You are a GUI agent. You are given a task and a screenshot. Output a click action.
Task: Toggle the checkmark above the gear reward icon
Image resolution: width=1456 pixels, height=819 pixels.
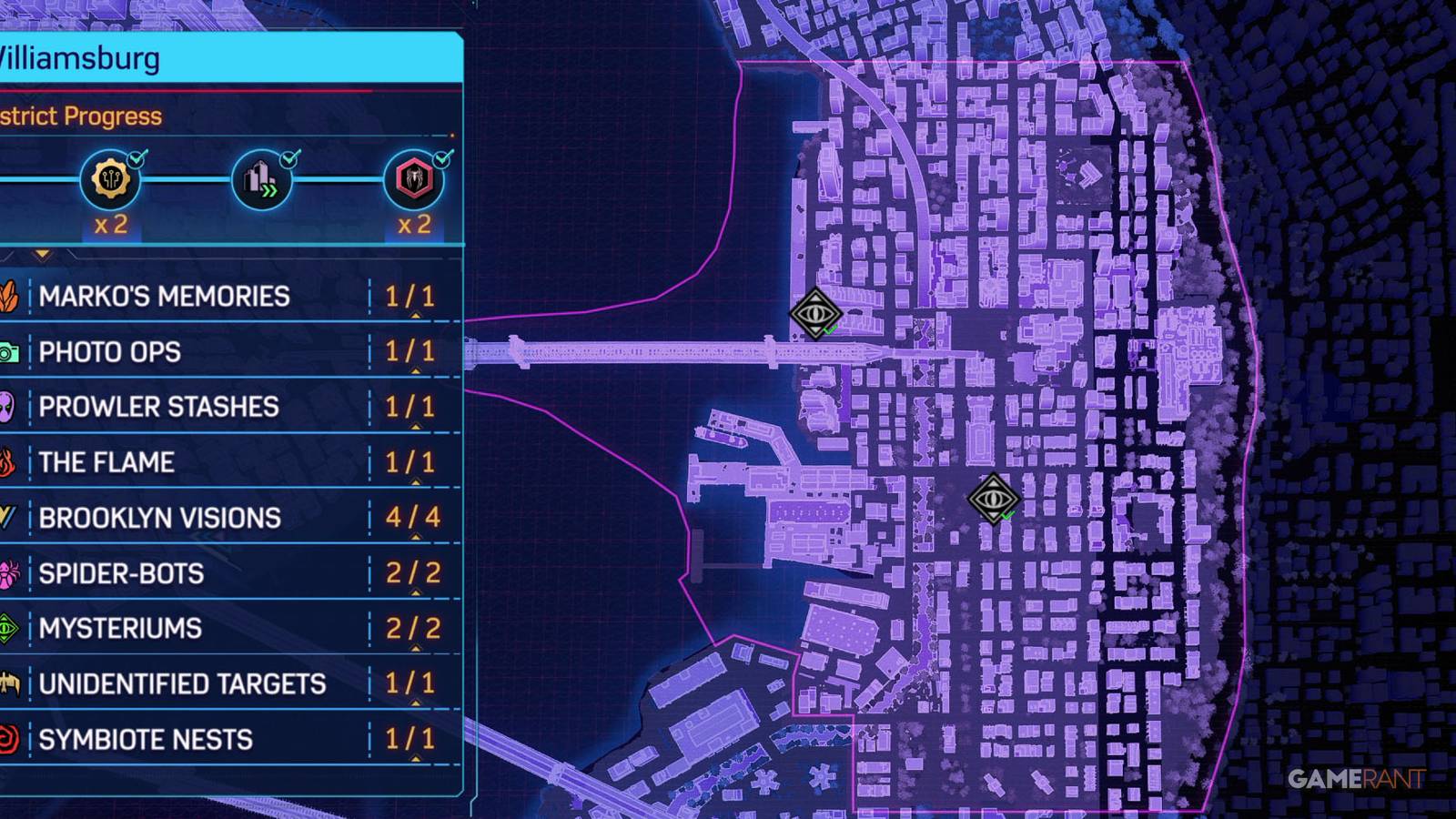(x=137, y=157)
